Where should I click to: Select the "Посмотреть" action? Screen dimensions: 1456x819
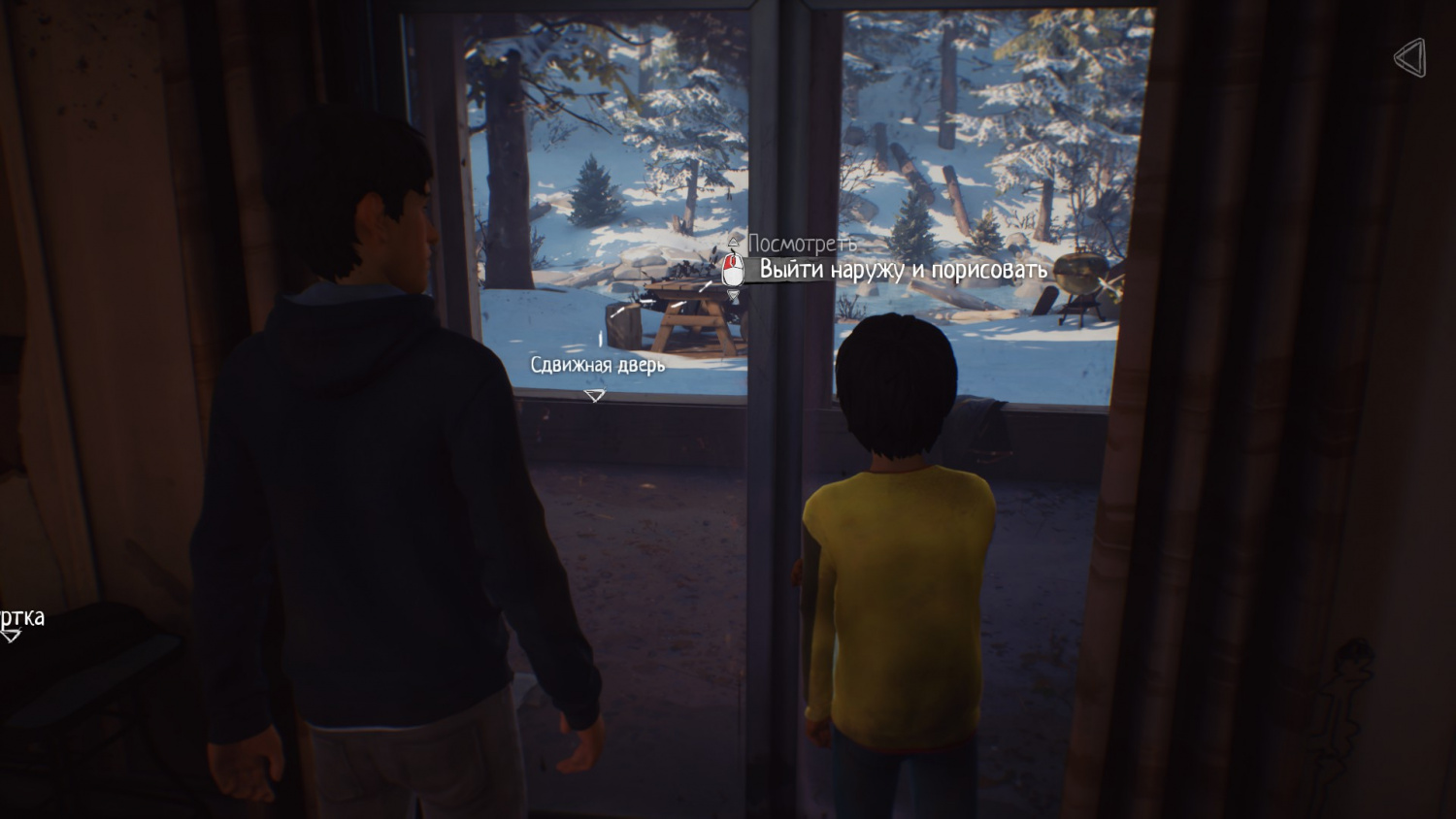(802, 244)
